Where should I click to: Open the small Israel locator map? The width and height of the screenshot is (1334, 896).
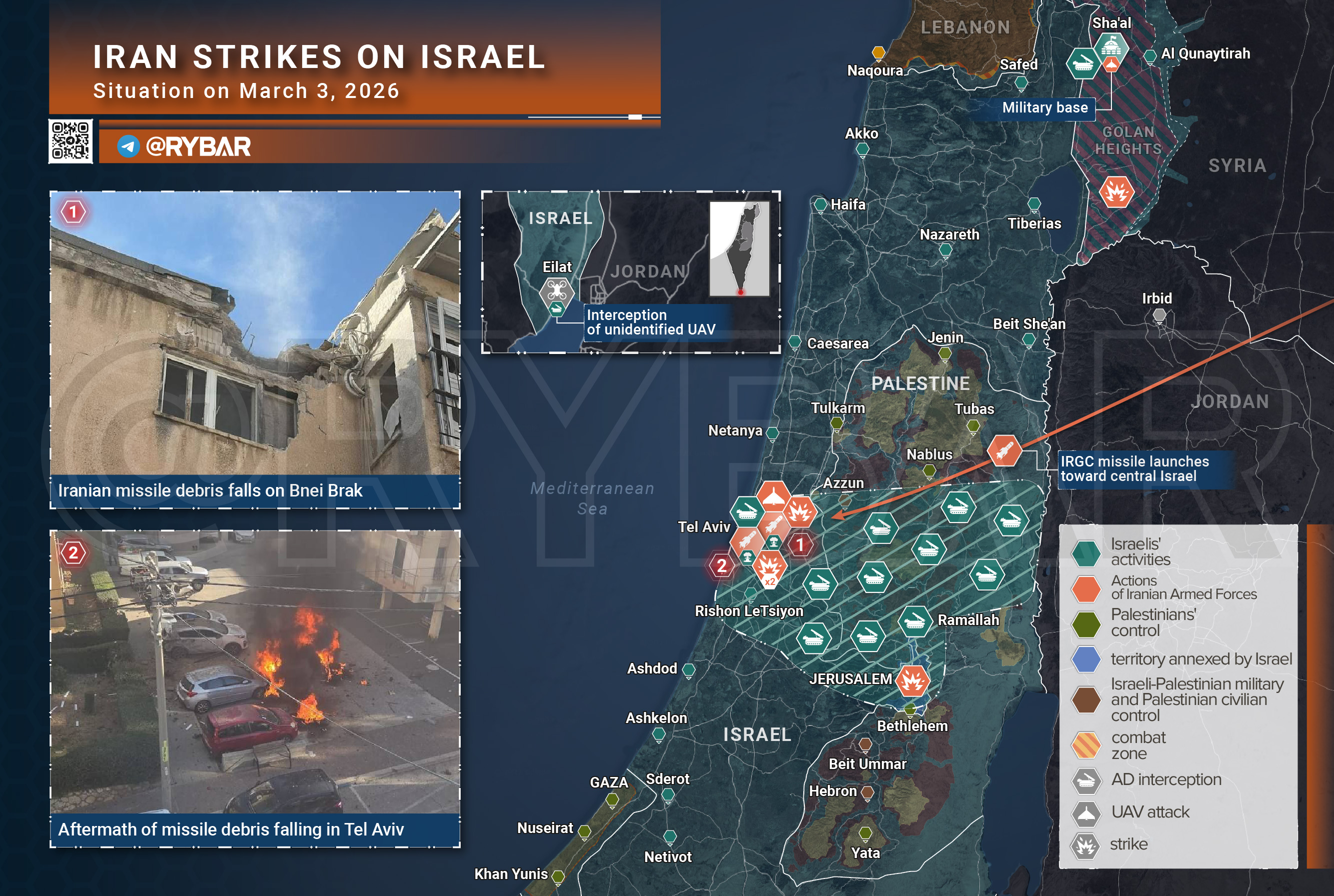pos(739,248)
